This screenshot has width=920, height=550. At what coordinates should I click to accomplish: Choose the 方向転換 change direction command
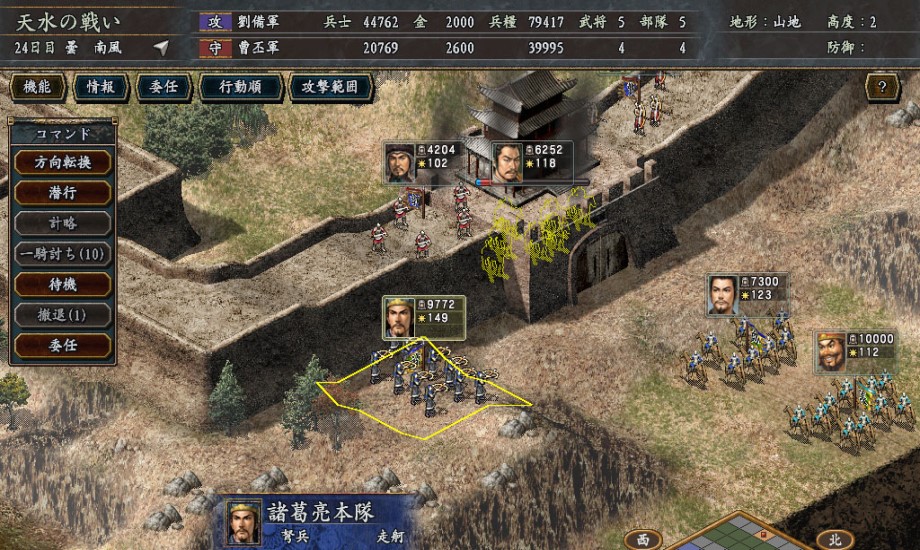point(62,163)
